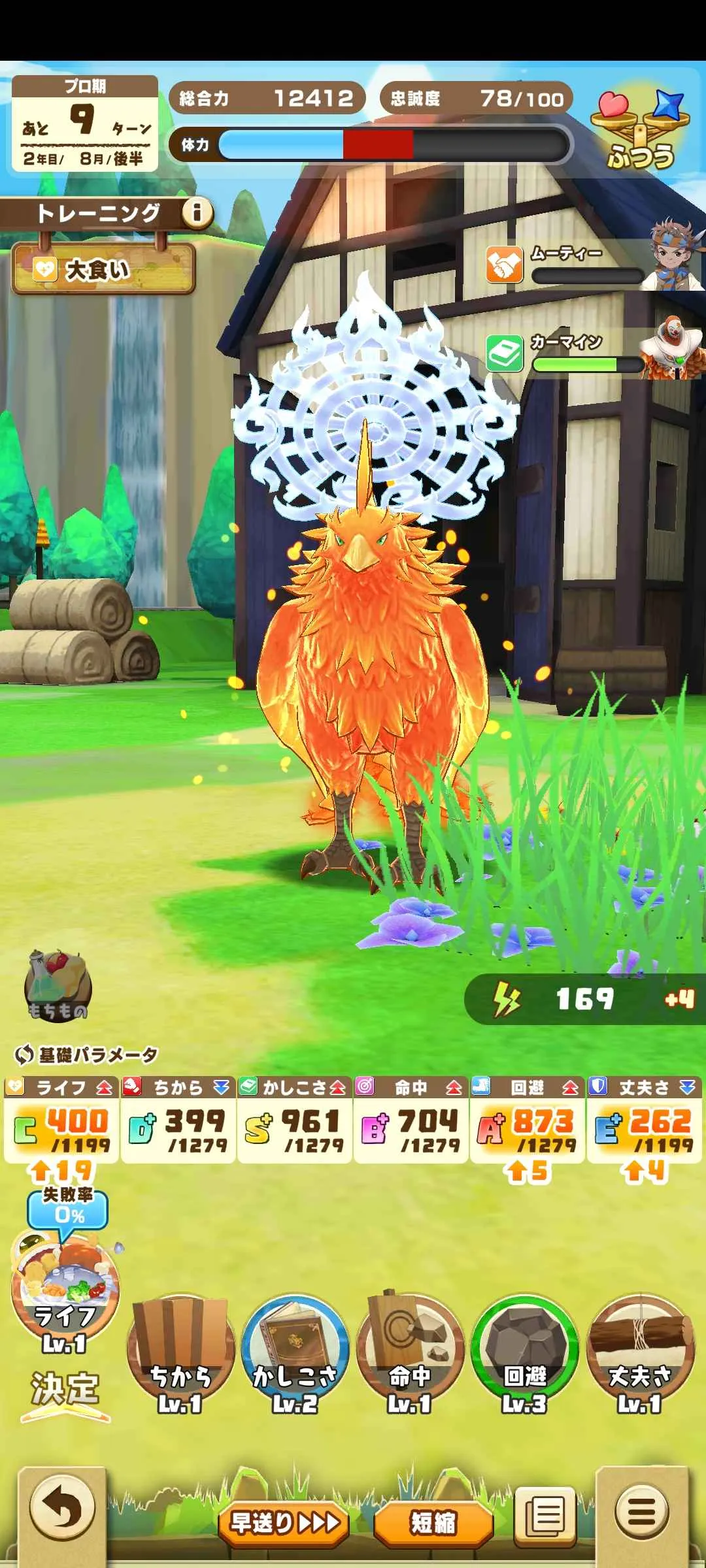Choose the 回避 training rock
706x1568 pixels.
click(x=525, y=1352)
